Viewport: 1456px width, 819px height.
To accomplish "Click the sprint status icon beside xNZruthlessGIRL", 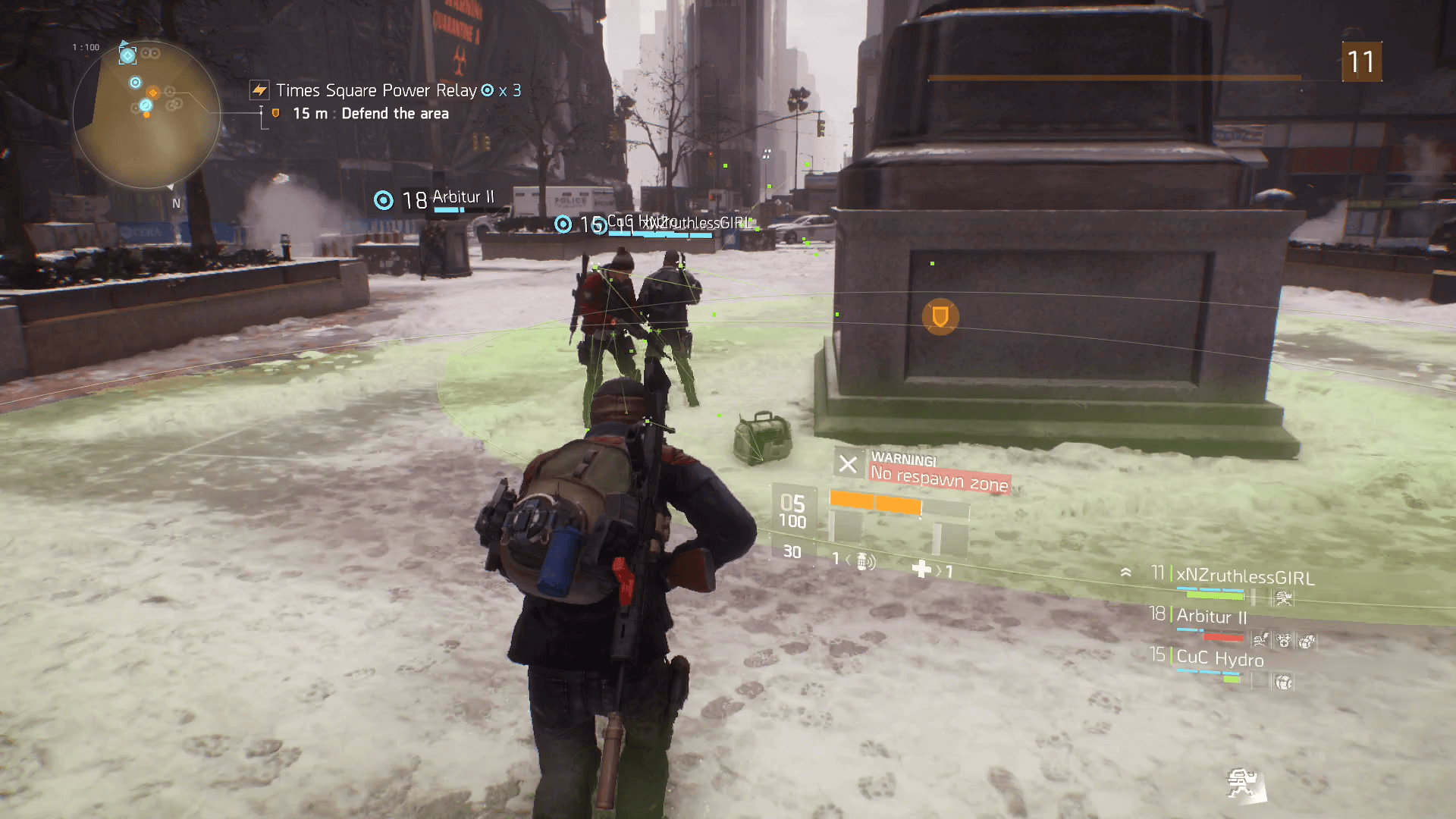I will (x=1285, y=598).
